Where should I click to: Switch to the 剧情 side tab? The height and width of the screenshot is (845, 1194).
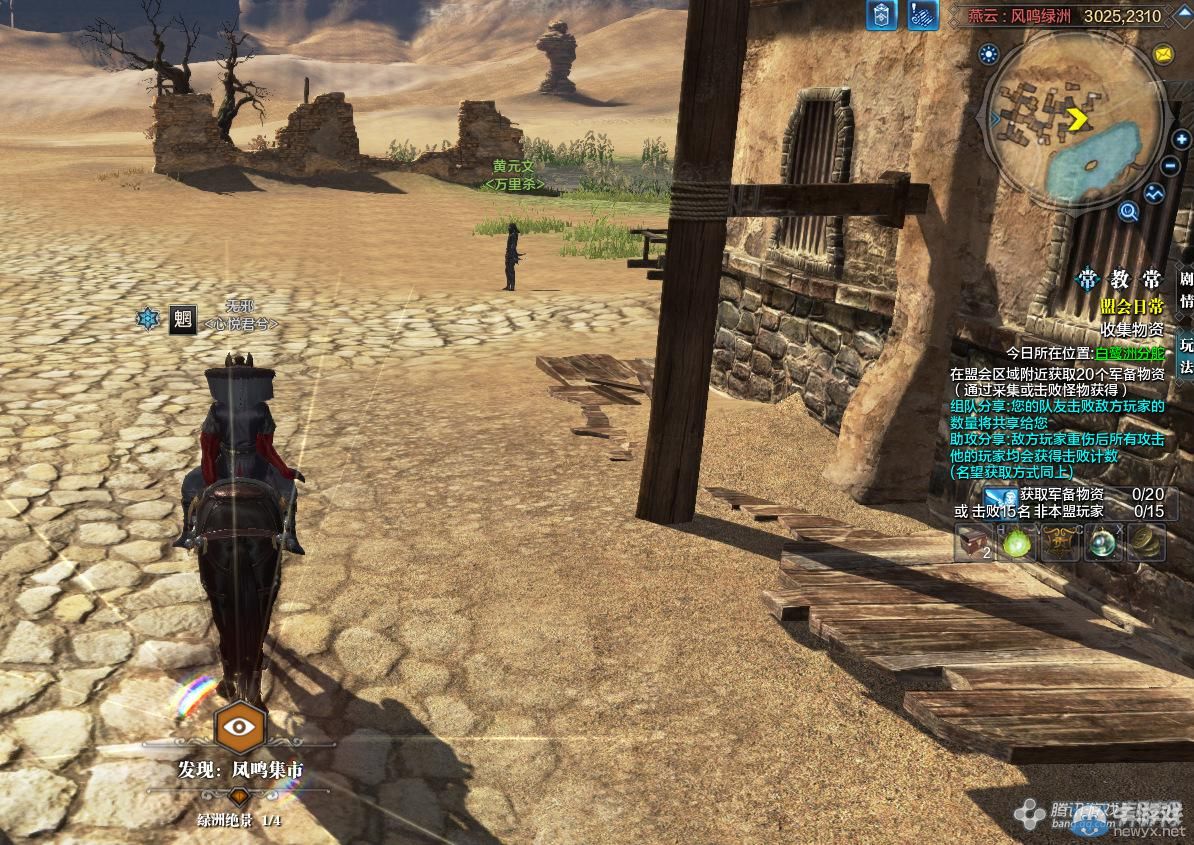tap(1185, 290)
